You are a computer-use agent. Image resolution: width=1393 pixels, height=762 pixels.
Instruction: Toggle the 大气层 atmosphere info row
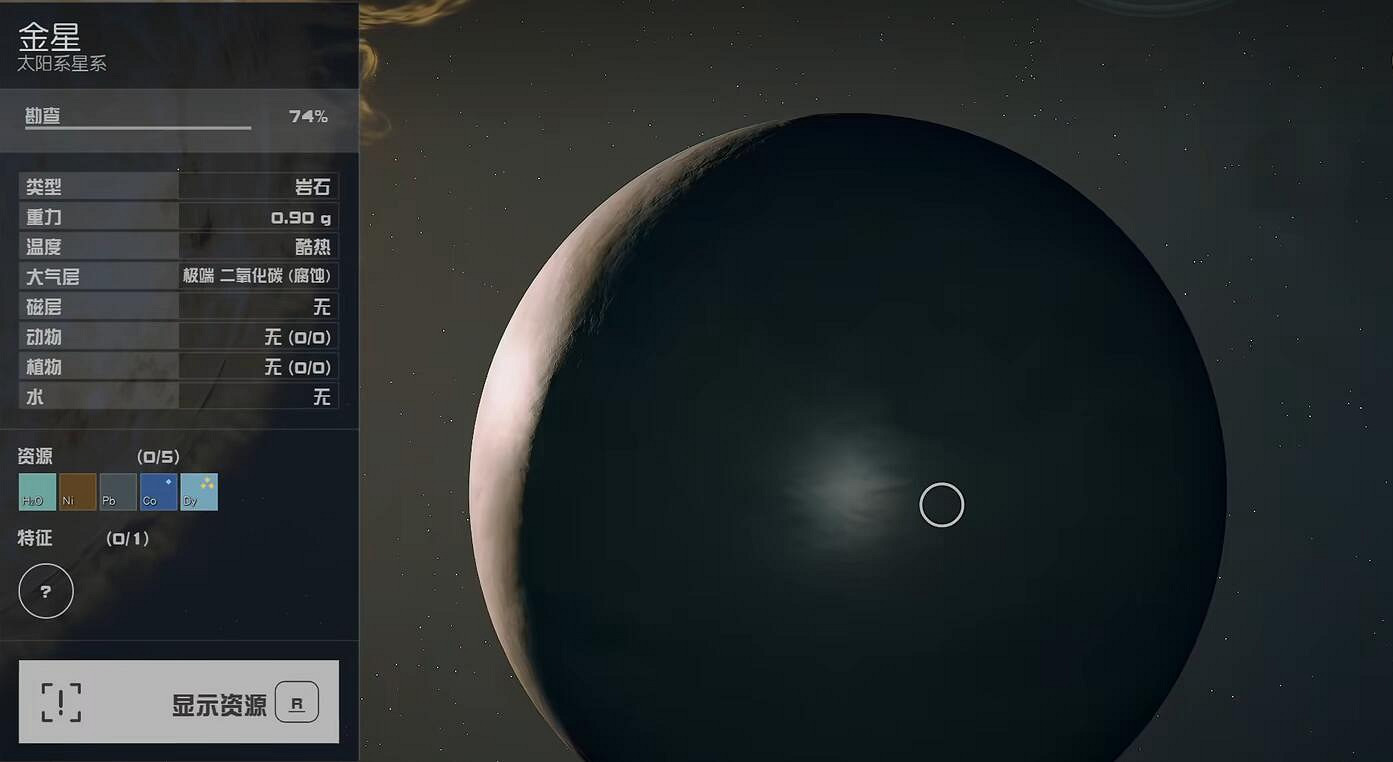tap(178, 276)
